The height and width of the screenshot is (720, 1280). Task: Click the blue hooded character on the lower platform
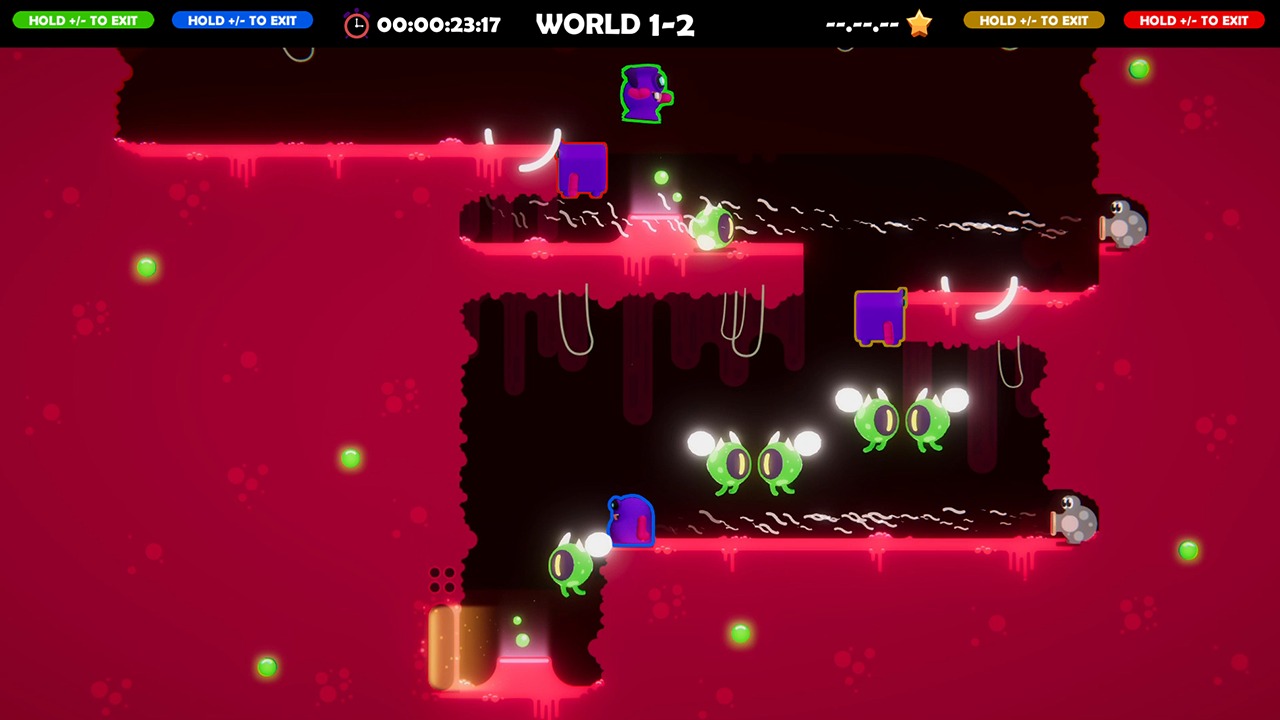pyautogui.click(x=630, y=521)
